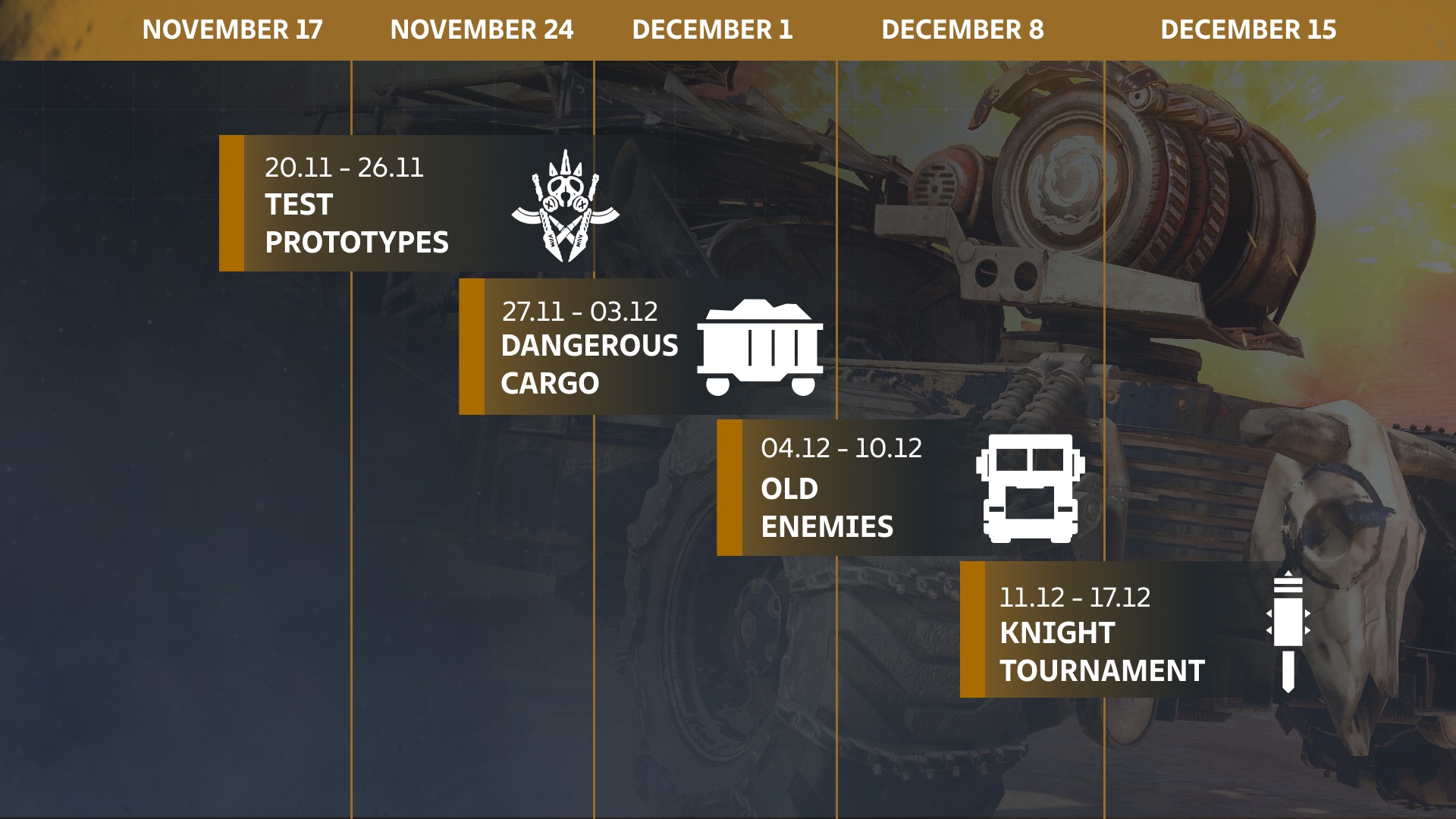Click the truck front icon
This screenshot has height=819, width=1456.
pyautogui.click(x=1030, y=488)
